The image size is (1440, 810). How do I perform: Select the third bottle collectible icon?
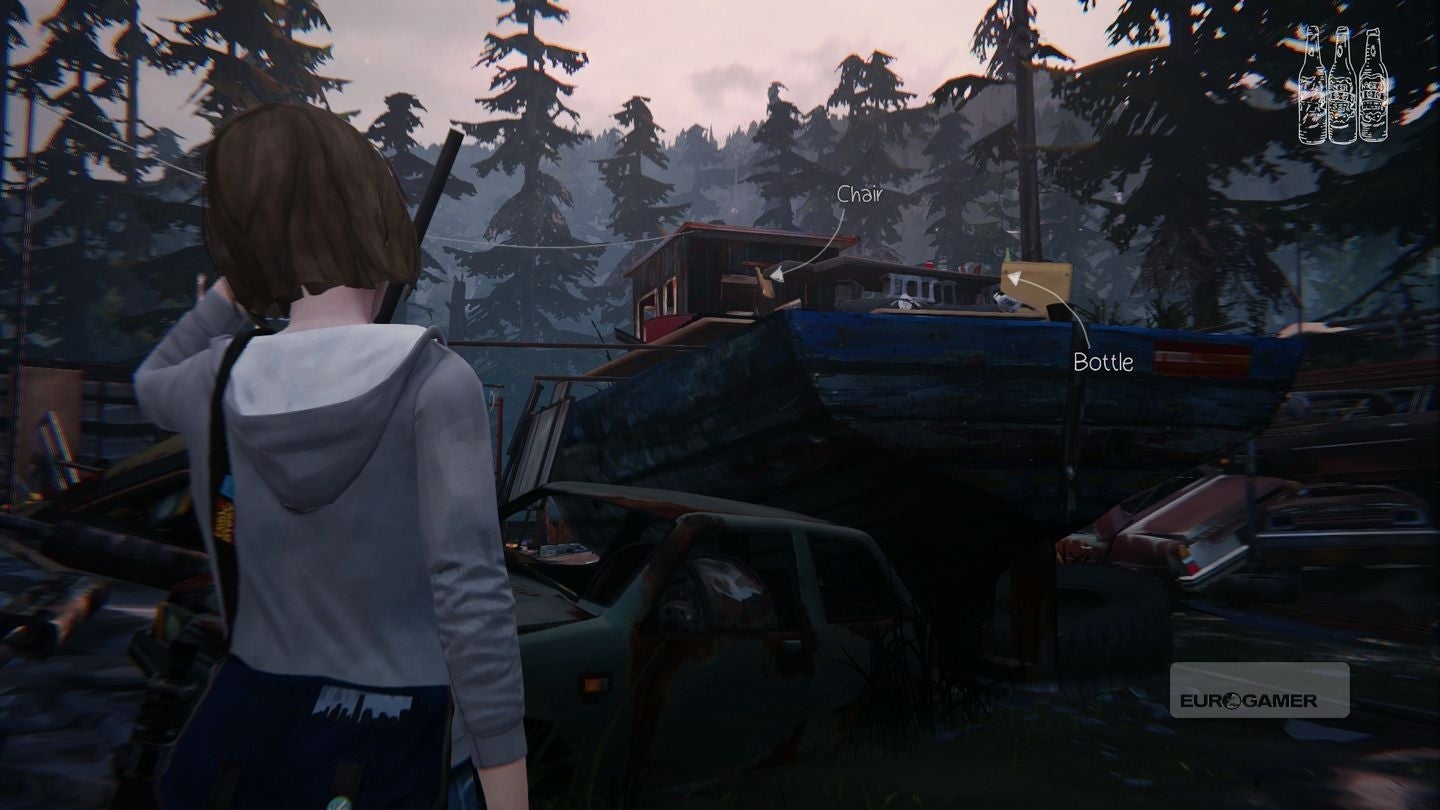1372,85
